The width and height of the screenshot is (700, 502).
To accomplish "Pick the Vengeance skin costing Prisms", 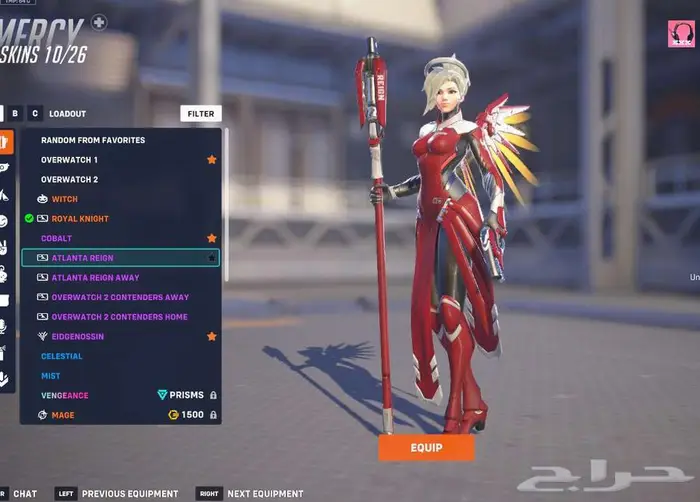I will coord(65,396).
